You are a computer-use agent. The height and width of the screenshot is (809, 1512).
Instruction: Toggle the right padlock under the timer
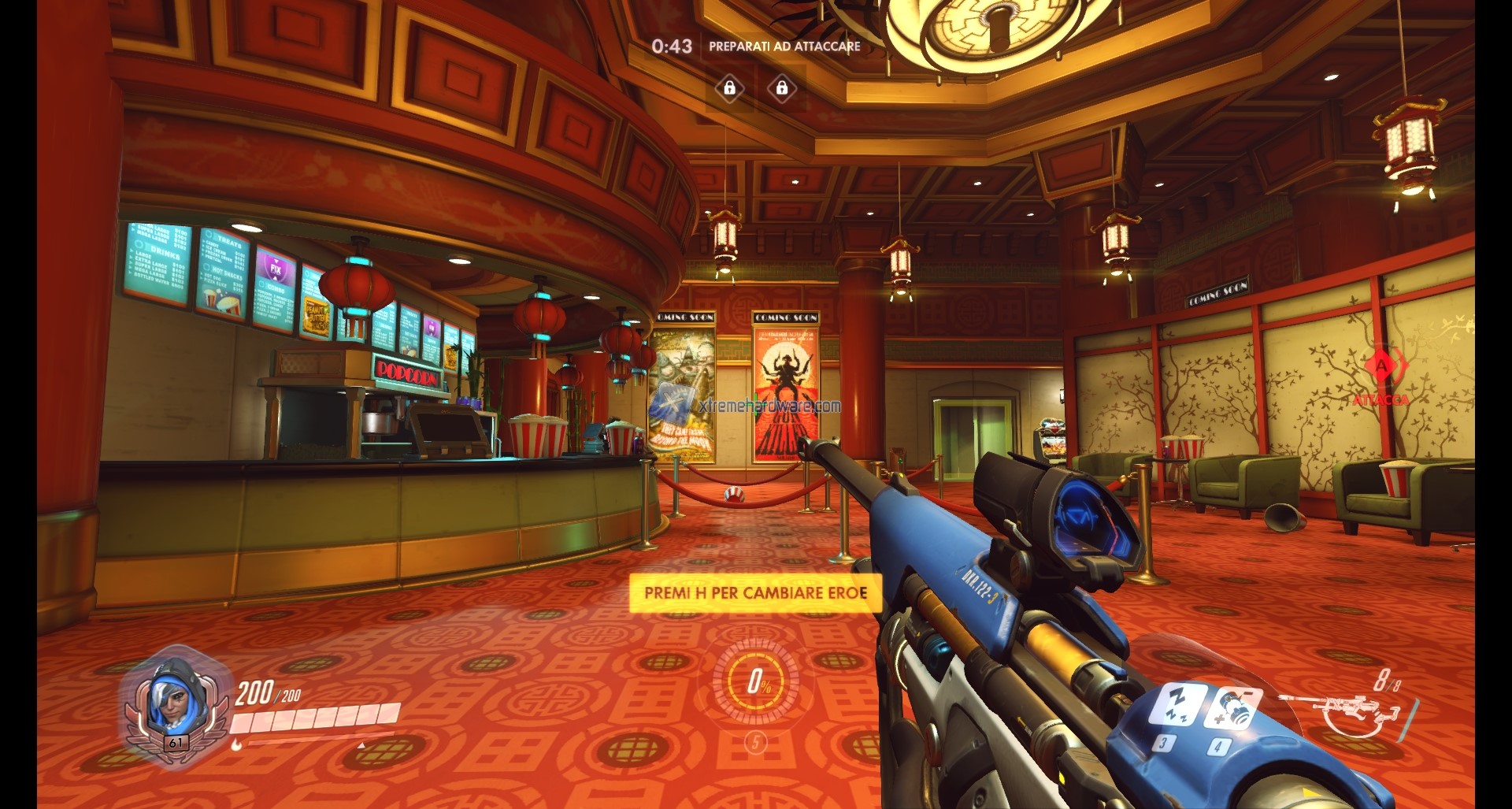(781, 89)
